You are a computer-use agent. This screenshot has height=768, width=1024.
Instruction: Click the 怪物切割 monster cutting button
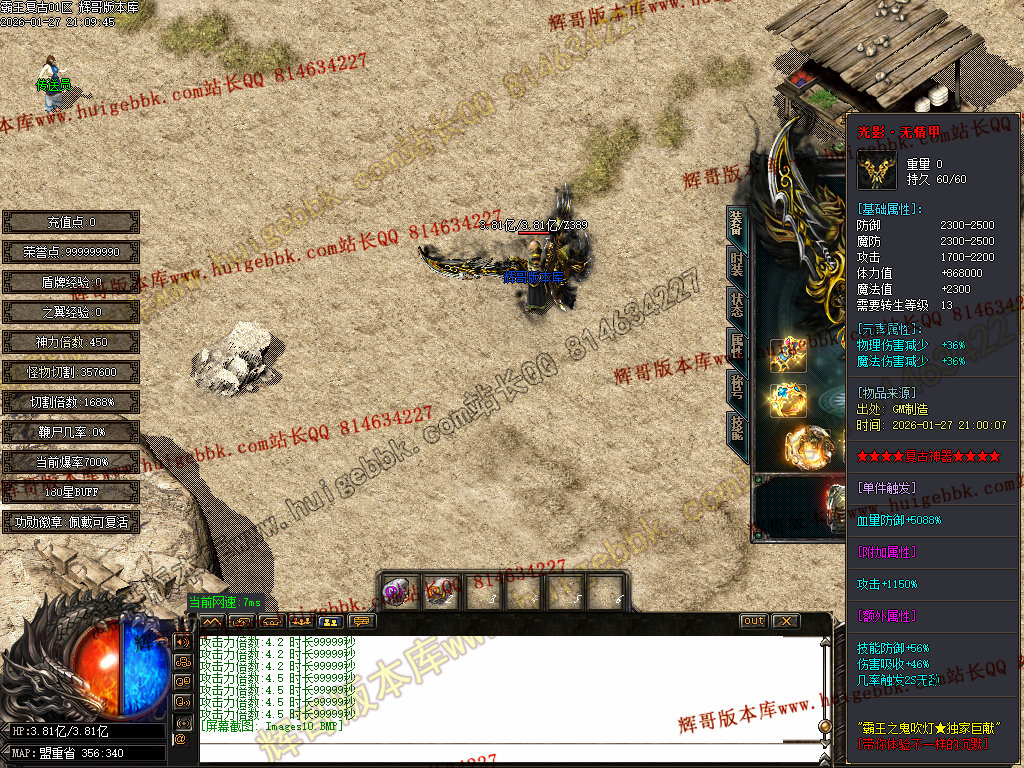point(71,372)
